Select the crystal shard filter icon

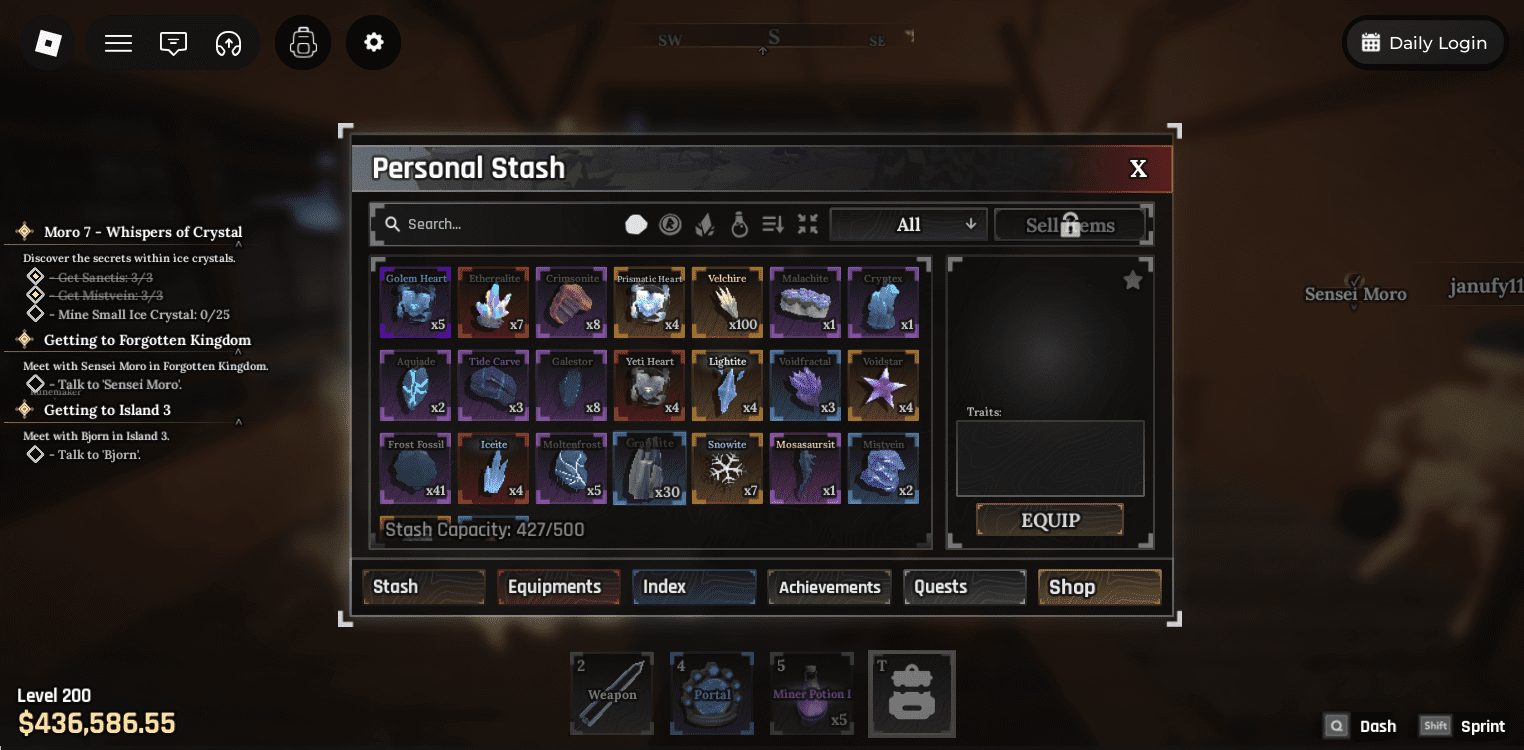pyautogui.click(x=704, y=224)
